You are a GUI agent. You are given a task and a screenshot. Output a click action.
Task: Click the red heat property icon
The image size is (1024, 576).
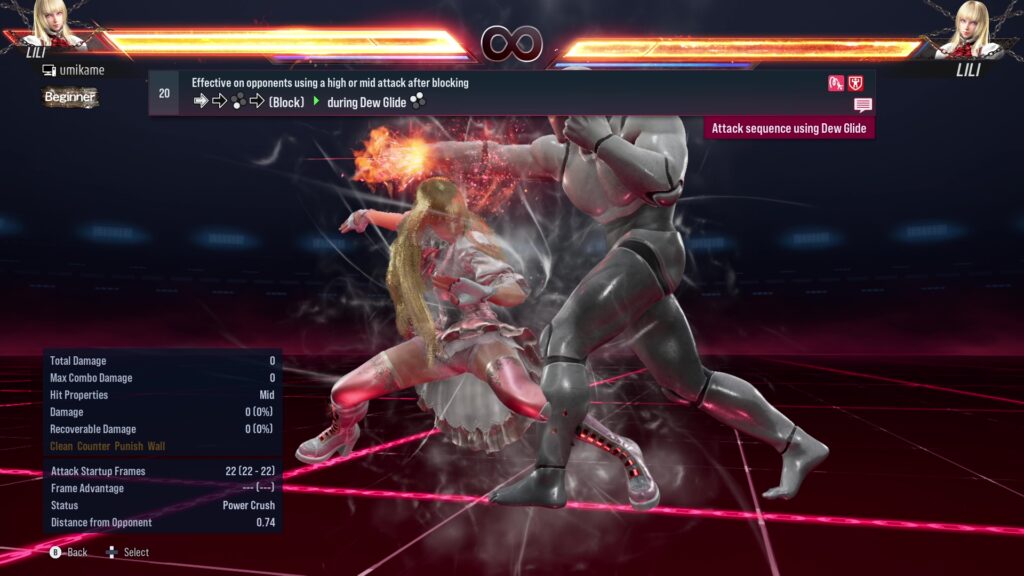tap(836, 83)
